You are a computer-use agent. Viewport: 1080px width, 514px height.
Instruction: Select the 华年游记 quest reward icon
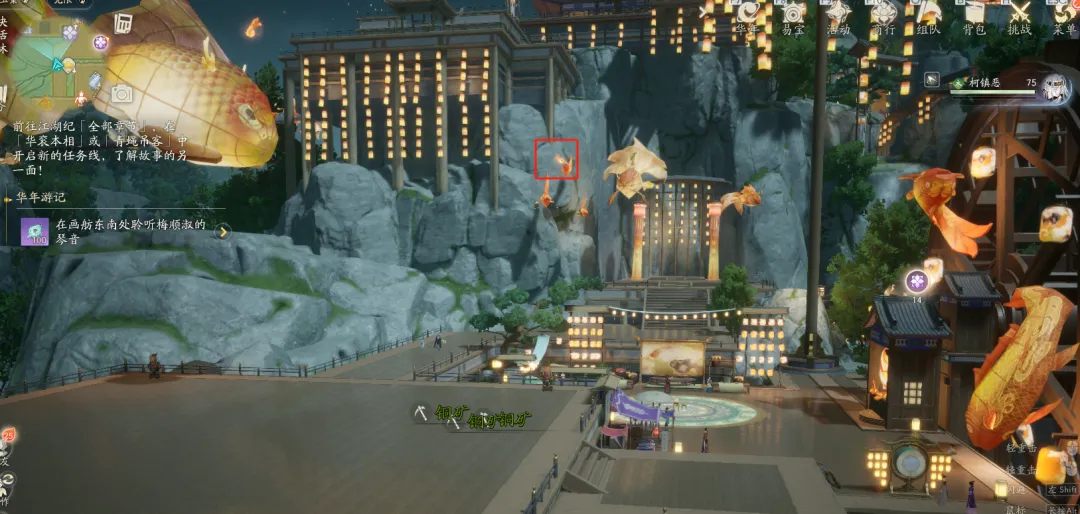(x=35, y=232)
